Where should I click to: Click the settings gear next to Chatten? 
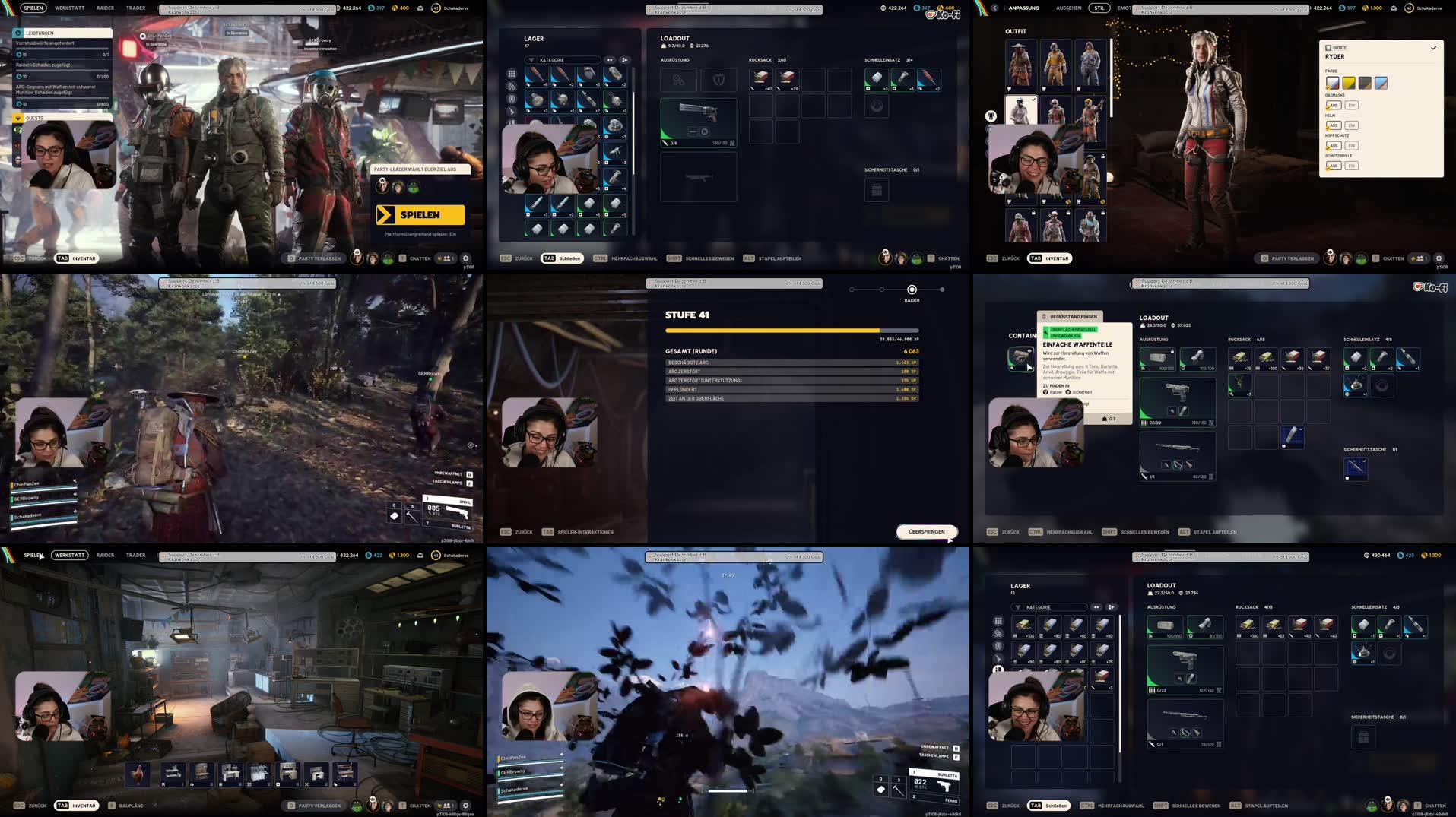click(x=465, y=258)
